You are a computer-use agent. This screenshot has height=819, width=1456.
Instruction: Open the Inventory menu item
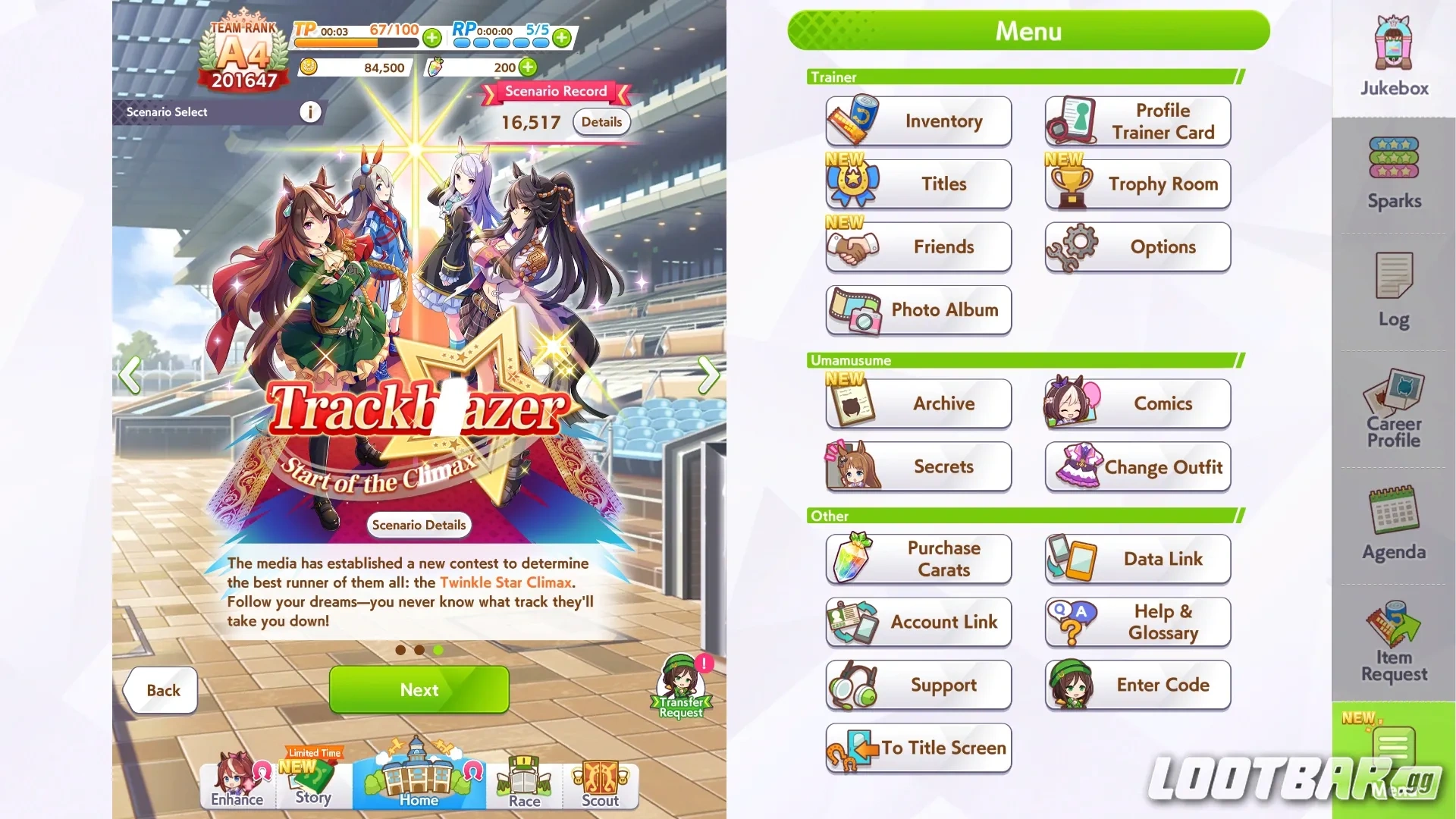pos(918,121)
